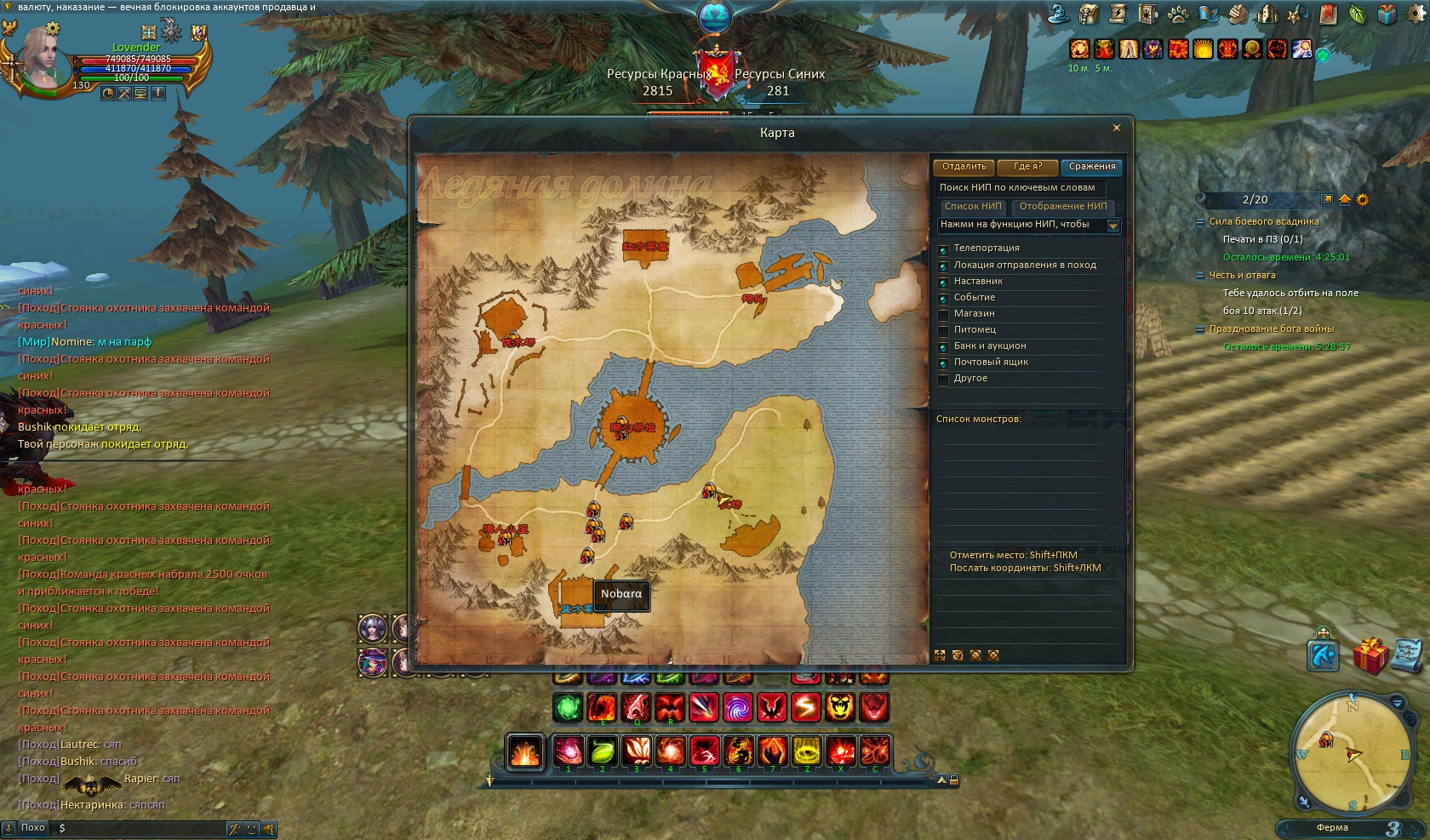Toggle the Другое checkbox
The image size is (1430, 840).
point(943,380)
